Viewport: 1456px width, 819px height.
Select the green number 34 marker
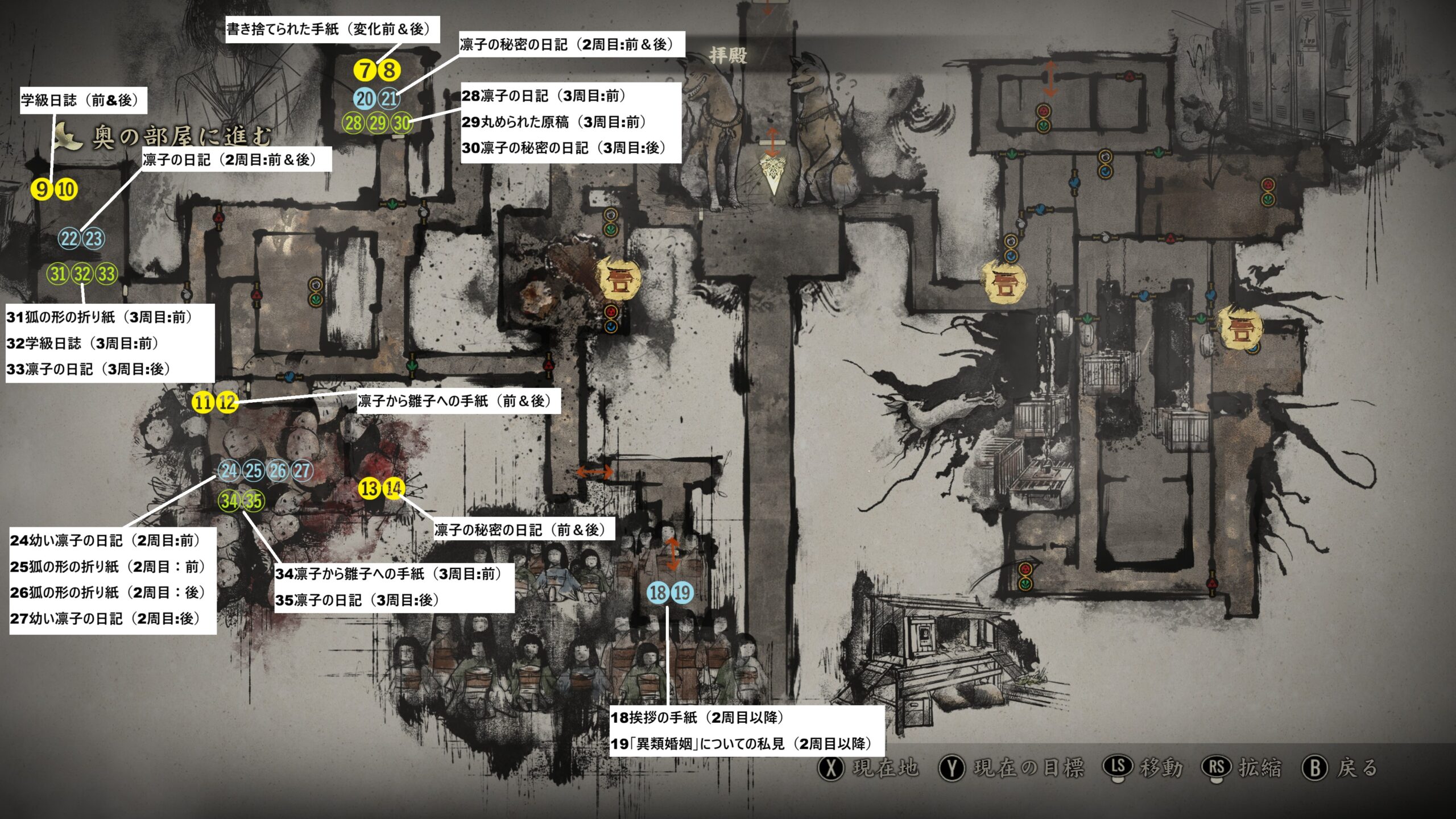pyautogui.click(x=229, y=501)
